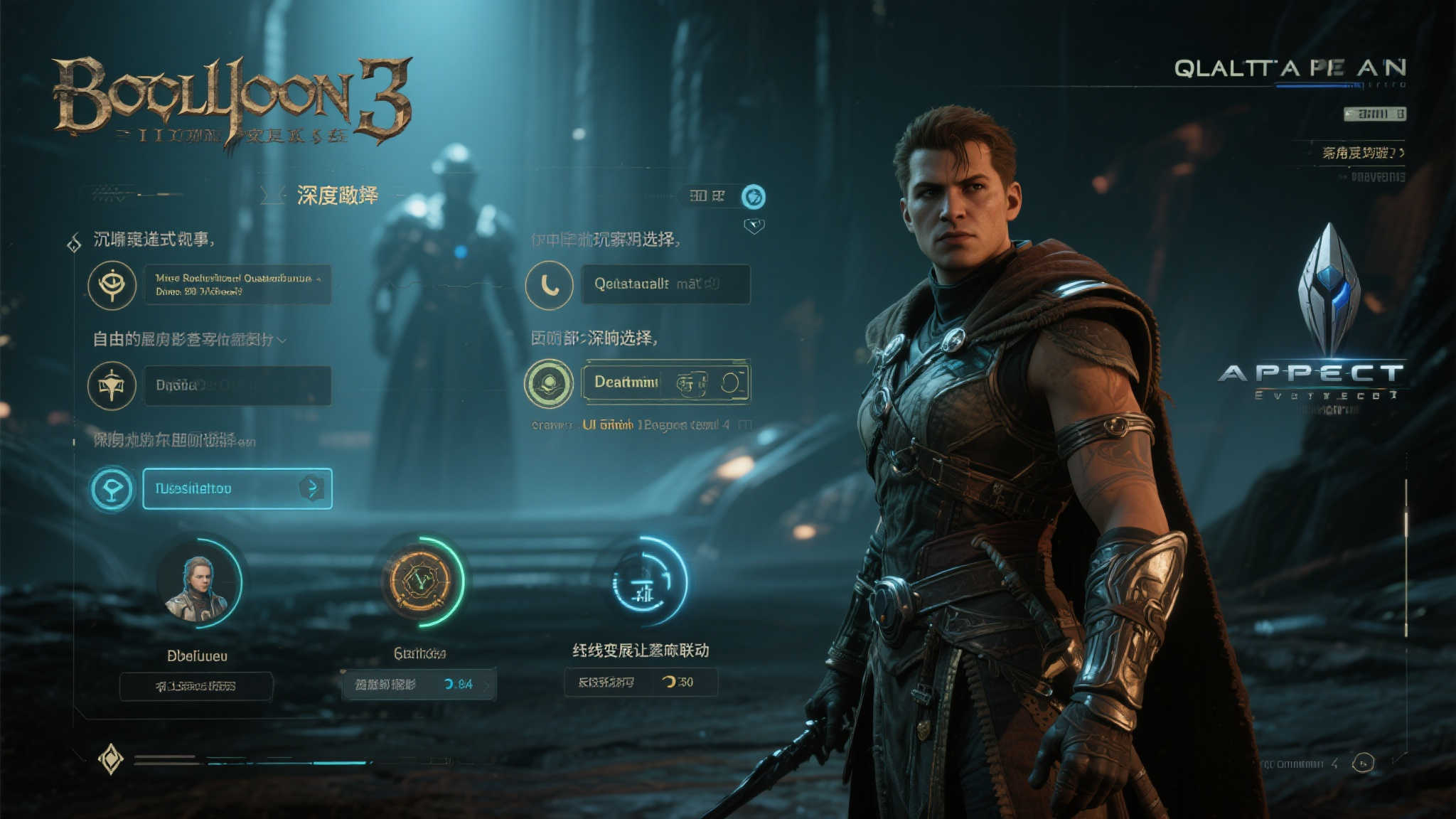Select the blue crystal Appect emblem
This screenshot has height=819, width=1456.
click(1328, 291)
